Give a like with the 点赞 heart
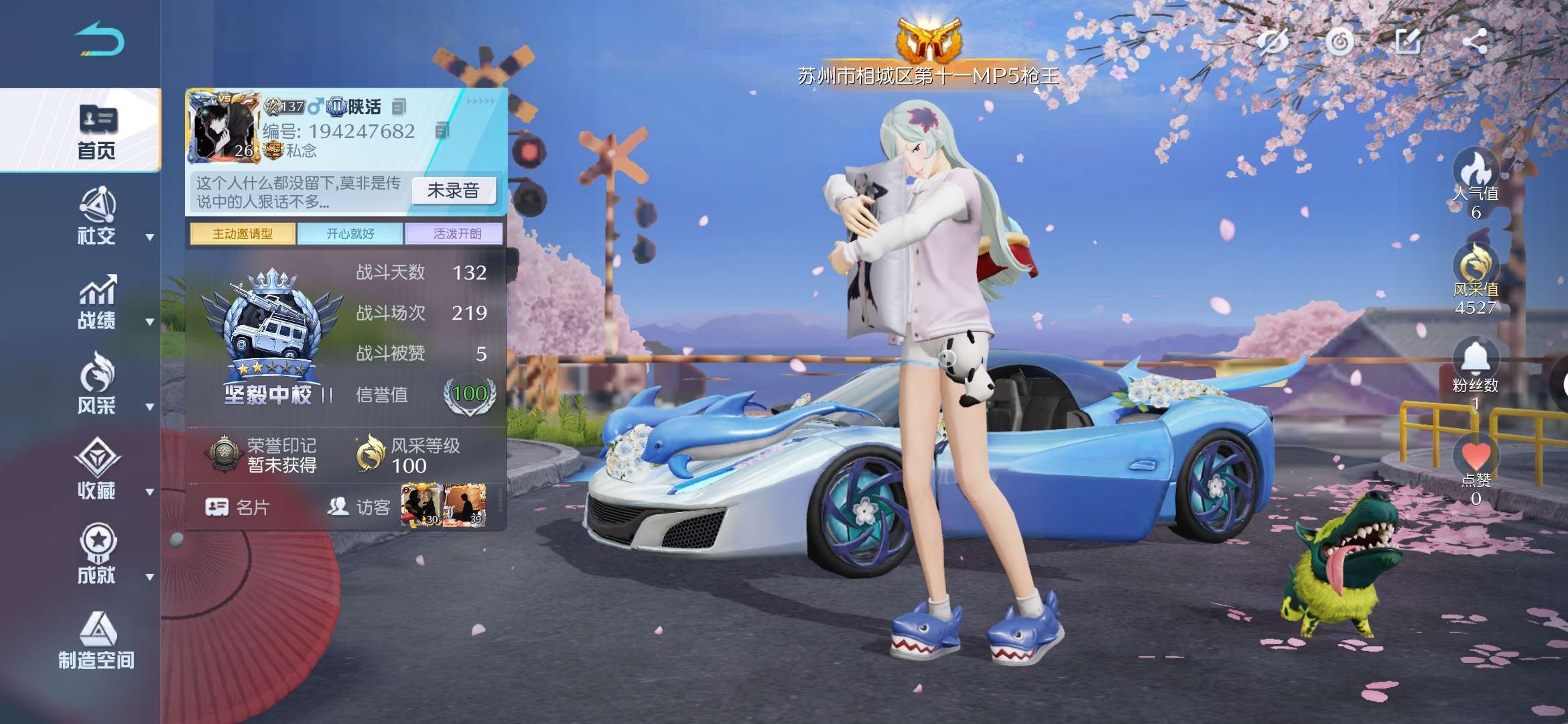This screenshot has height=724, width=1568. coord(1475,457)
